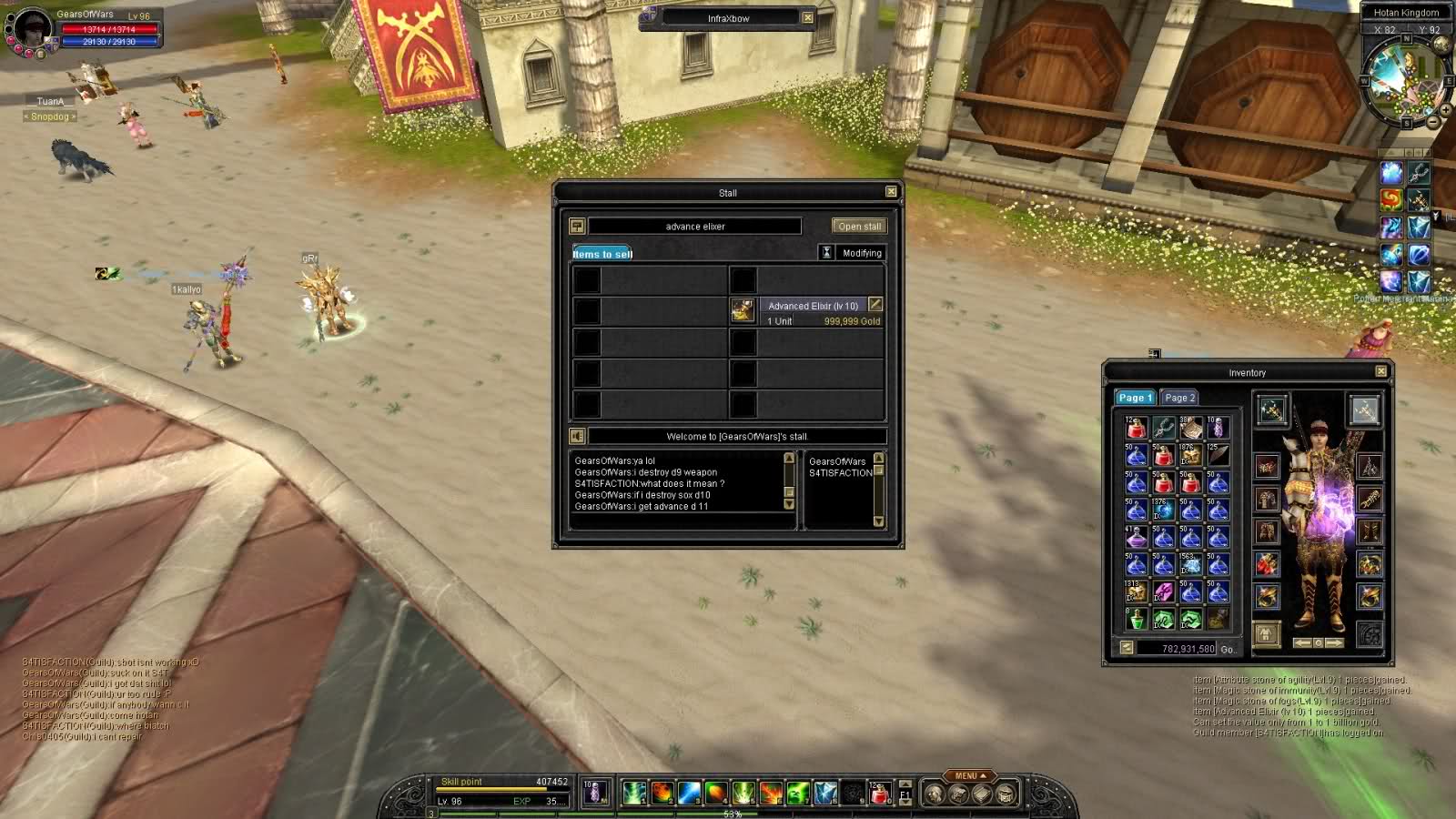Zoom out the minimap with minus button
Image resolution: width=1456 pixels, height=819 pixels.
click(1433, 122)
